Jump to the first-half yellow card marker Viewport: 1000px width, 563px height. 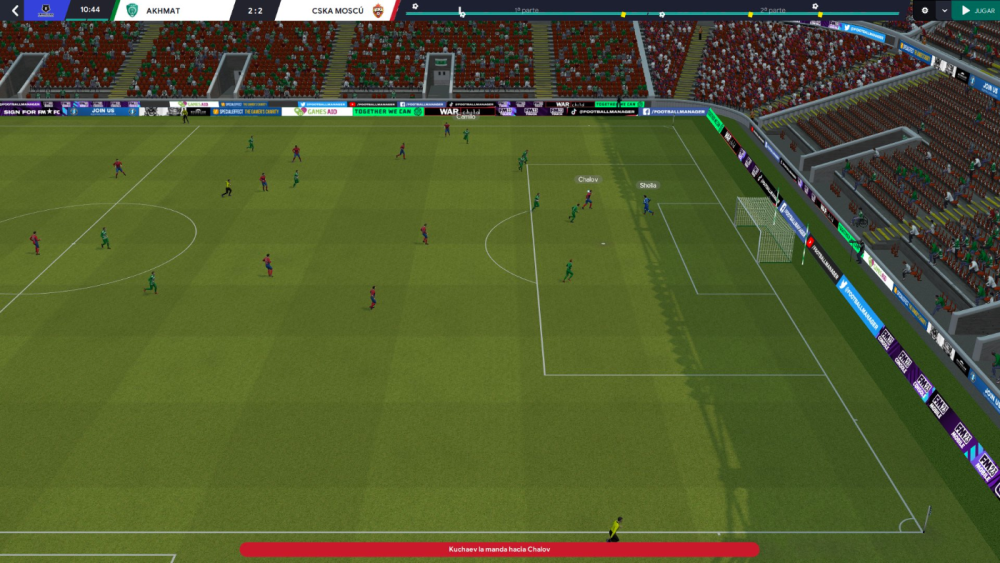click(623, 15)
